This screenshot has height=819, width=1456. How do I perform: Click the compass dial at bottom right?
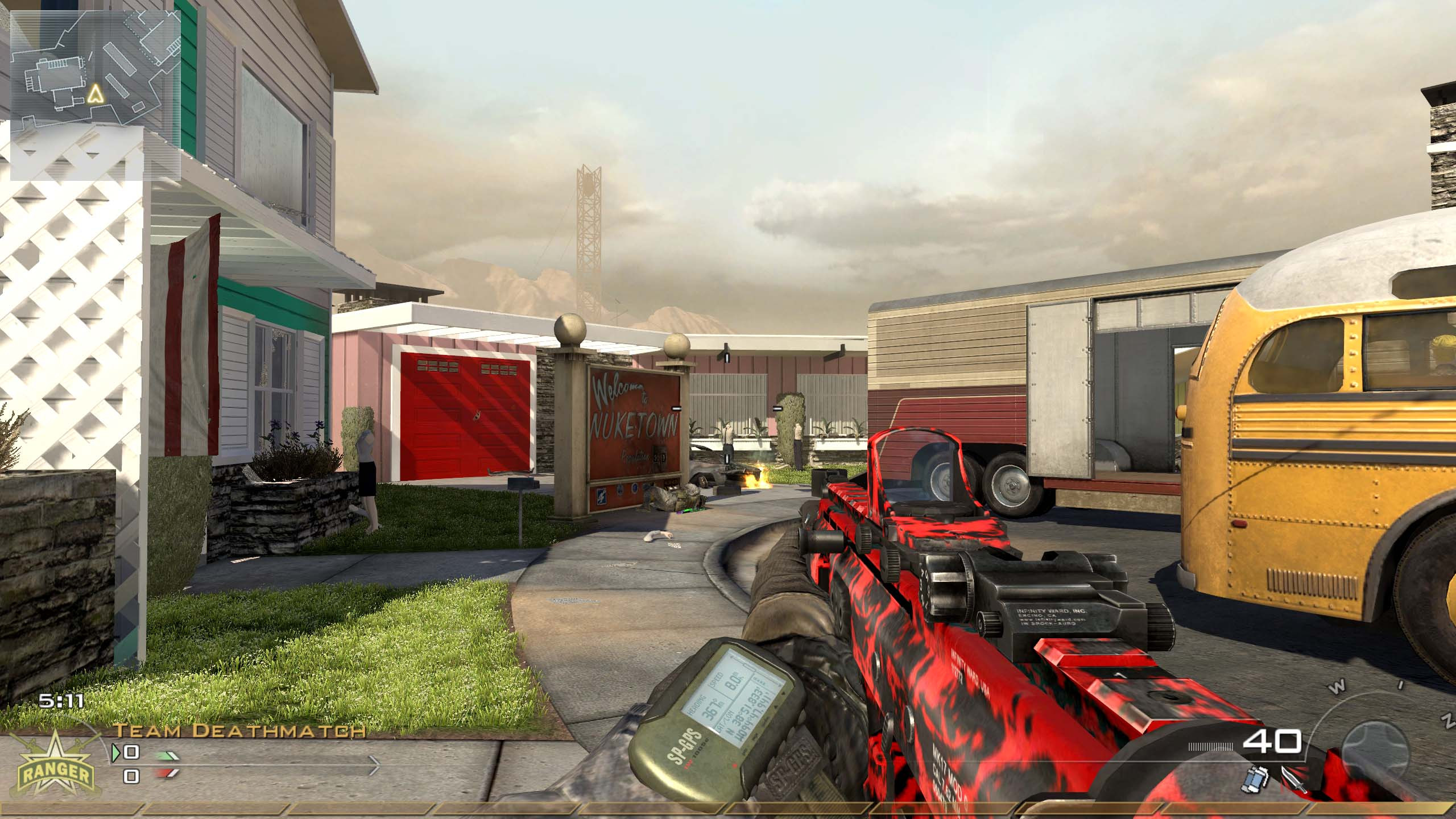(1376, 745)
